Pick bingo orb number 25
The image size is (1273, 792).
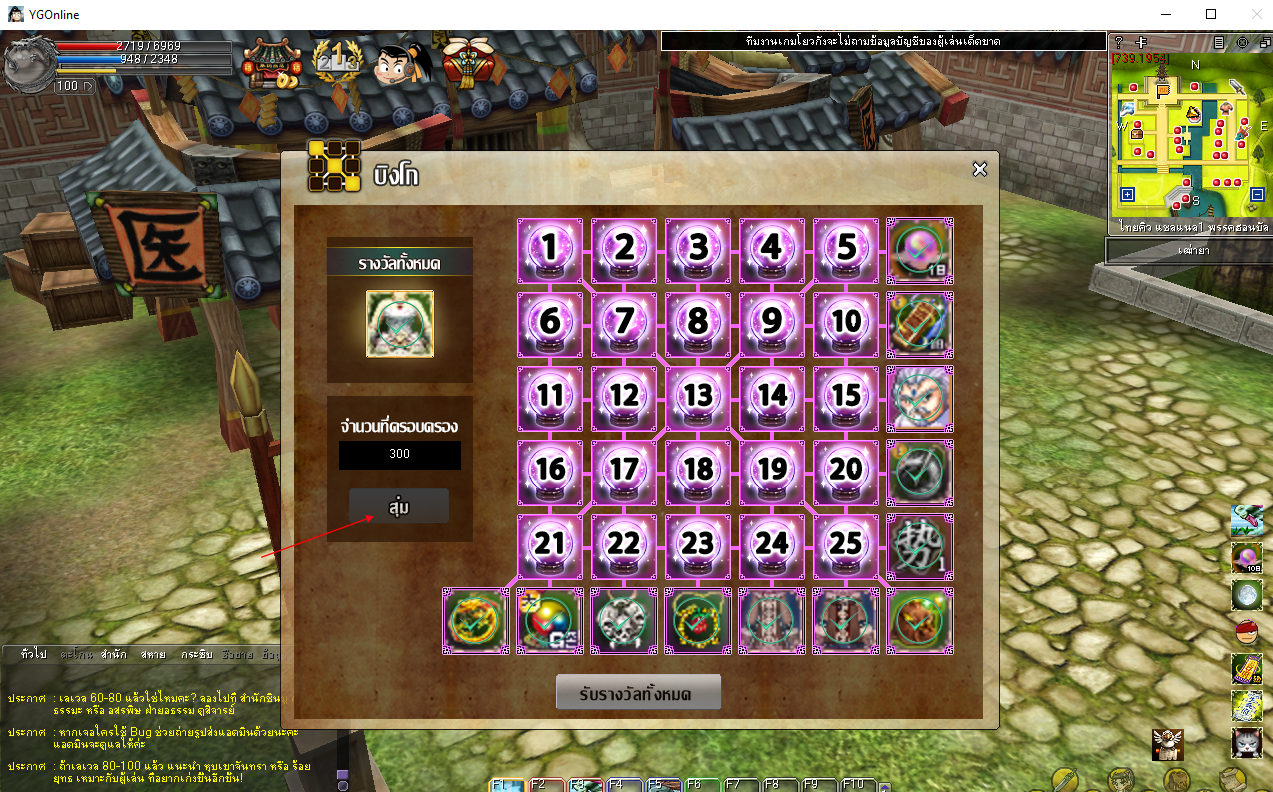coord(846,546)
